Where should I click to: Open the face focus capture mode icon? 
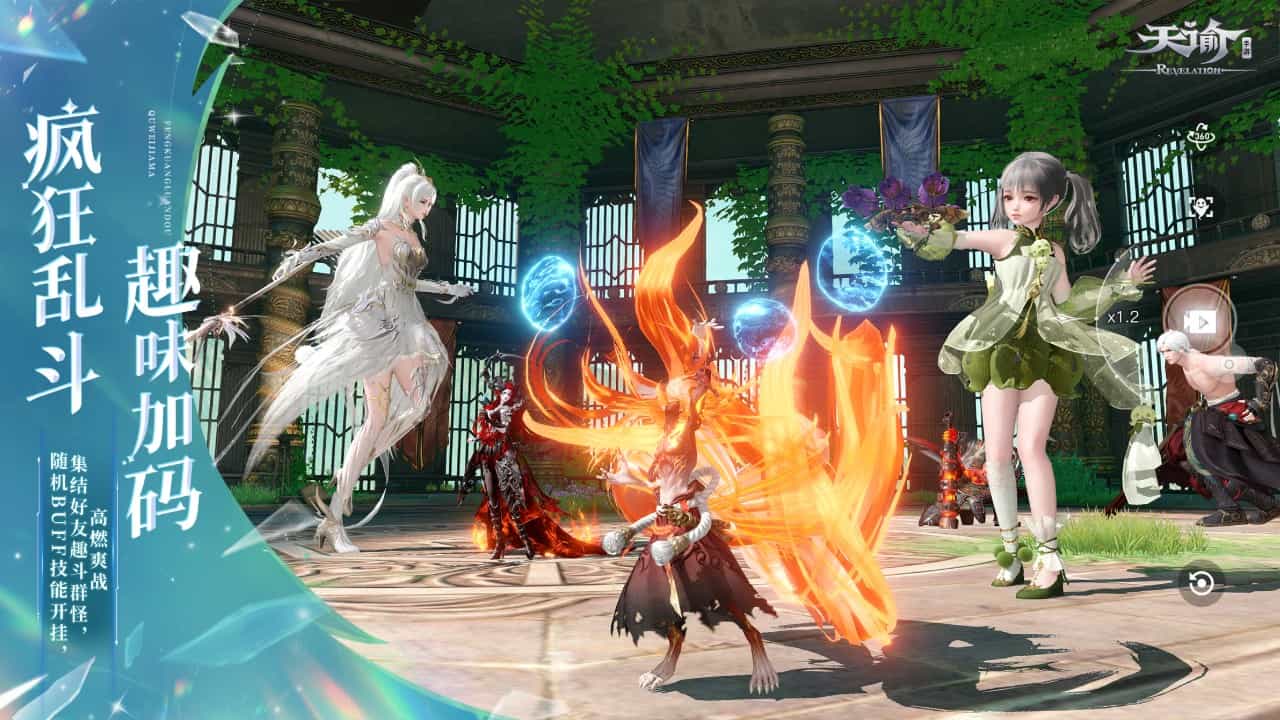coord(1200,207)
